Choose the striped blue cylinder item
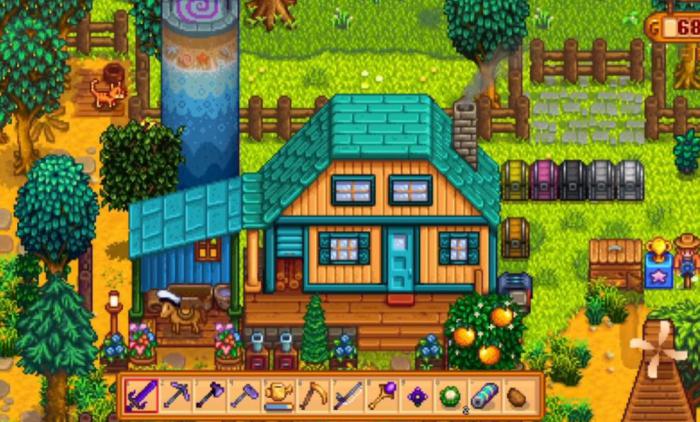Viewport: 700px width, 422px height. click(x=484, y=396)
